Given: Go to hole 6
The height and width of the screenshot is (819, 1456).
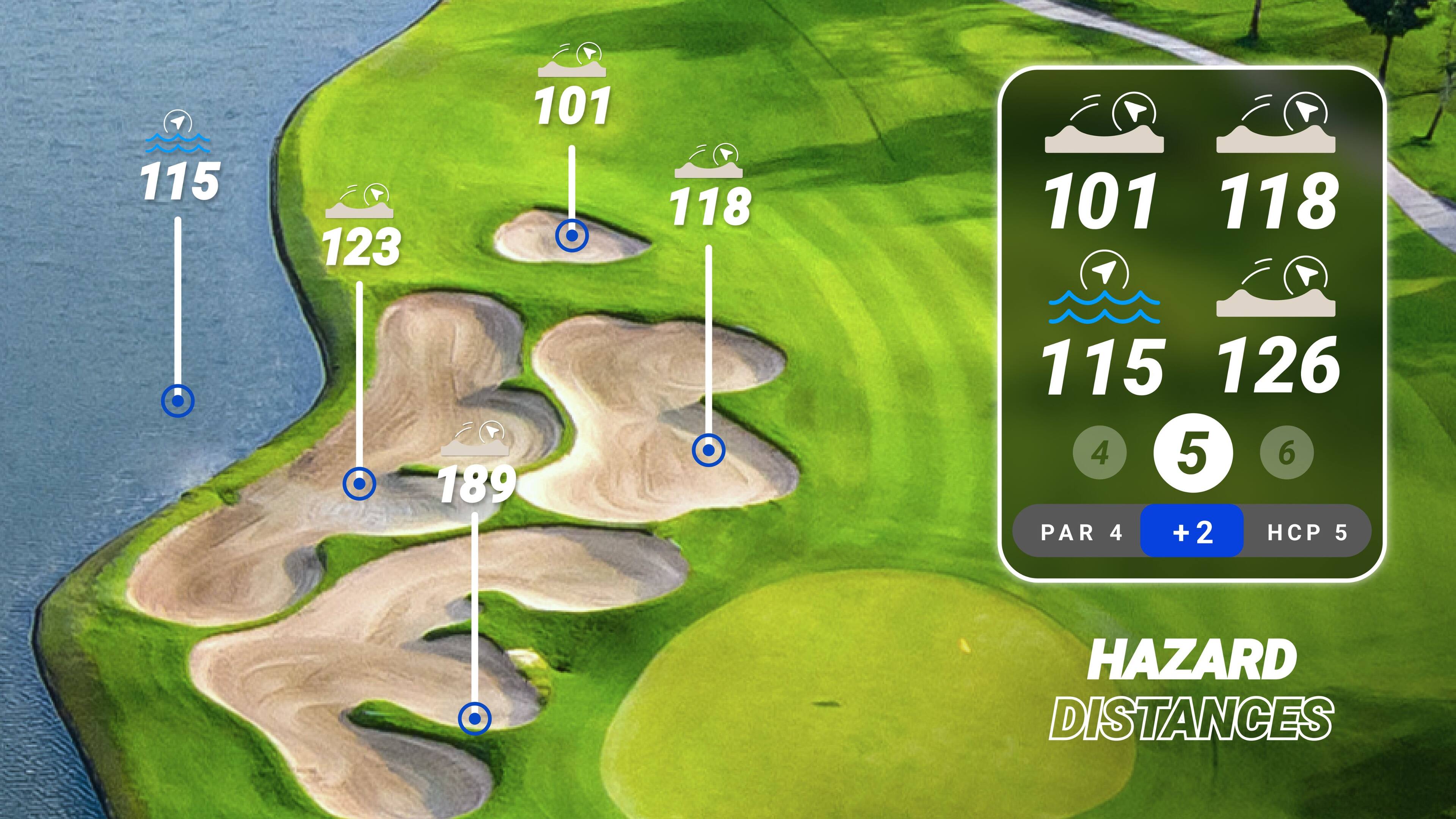Looking at the screenshot, I should point(1287,452).
